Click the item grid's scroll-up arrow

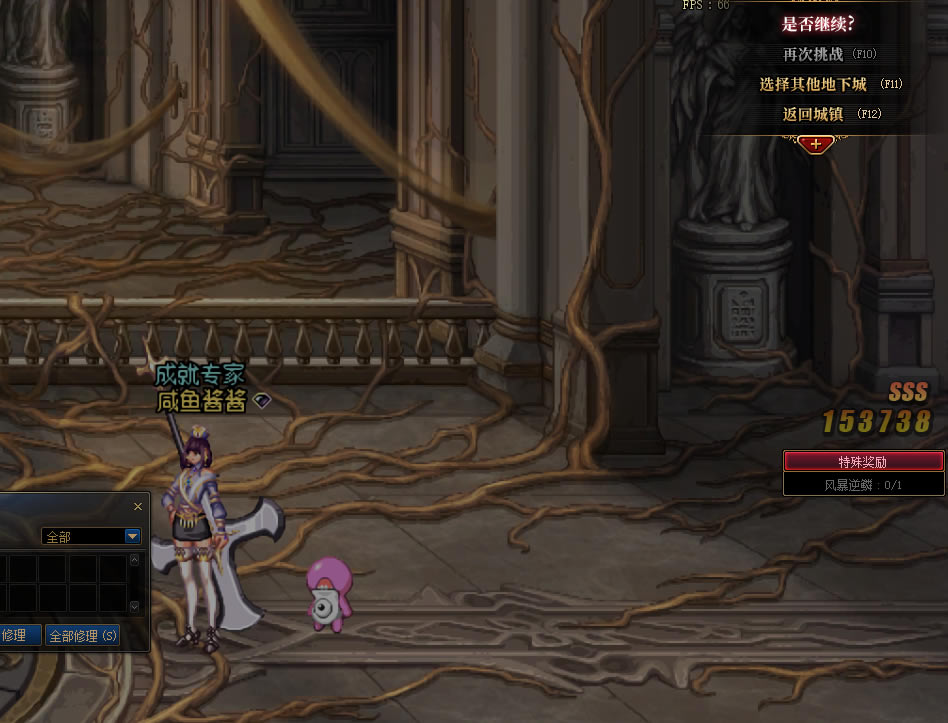pos(135,561)
